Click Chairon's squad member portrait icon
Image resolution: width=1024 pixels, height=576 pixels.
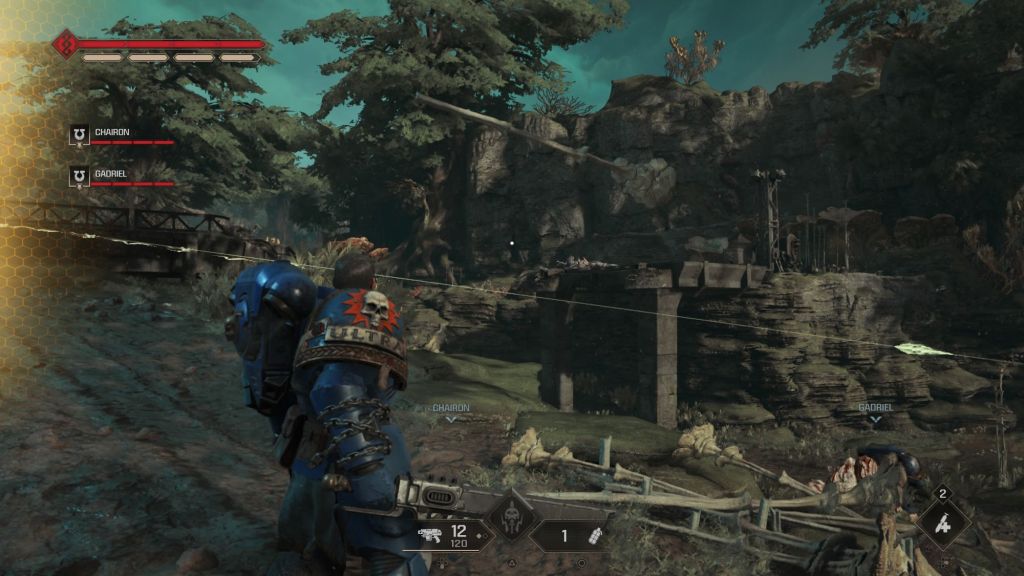[x=79, y=135]
